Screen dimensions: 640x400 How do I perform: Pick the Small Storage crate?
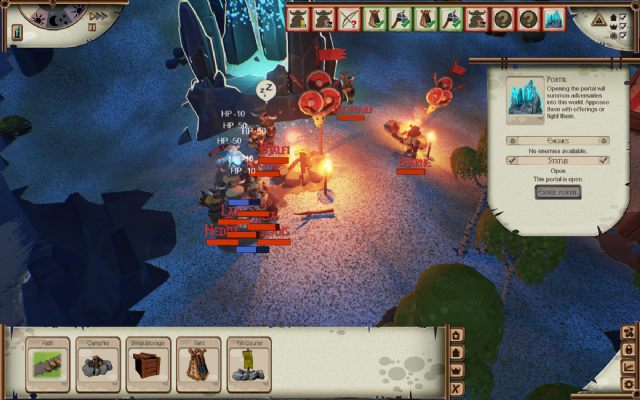click(148, 365)
